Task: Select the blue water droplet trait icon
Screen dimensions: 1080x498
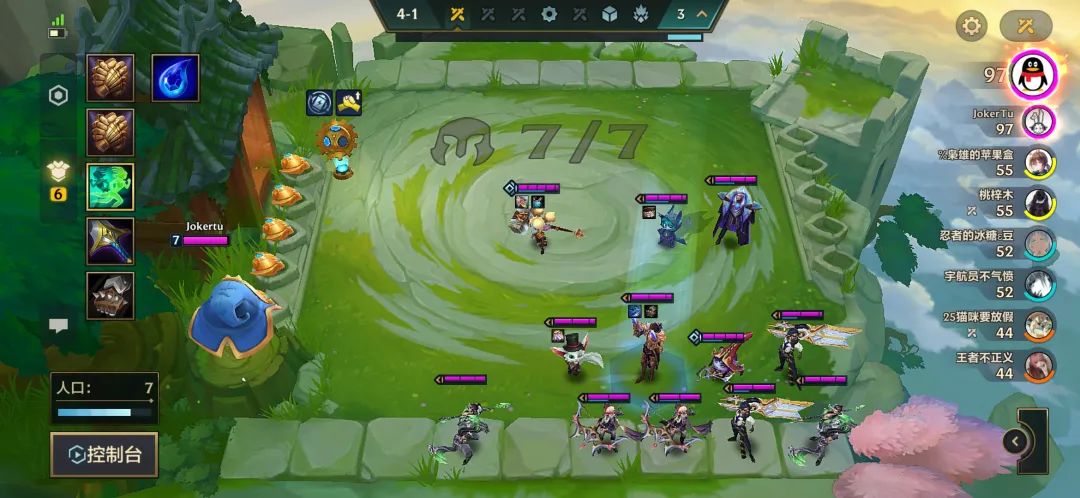Action: (x=174, y=78)
